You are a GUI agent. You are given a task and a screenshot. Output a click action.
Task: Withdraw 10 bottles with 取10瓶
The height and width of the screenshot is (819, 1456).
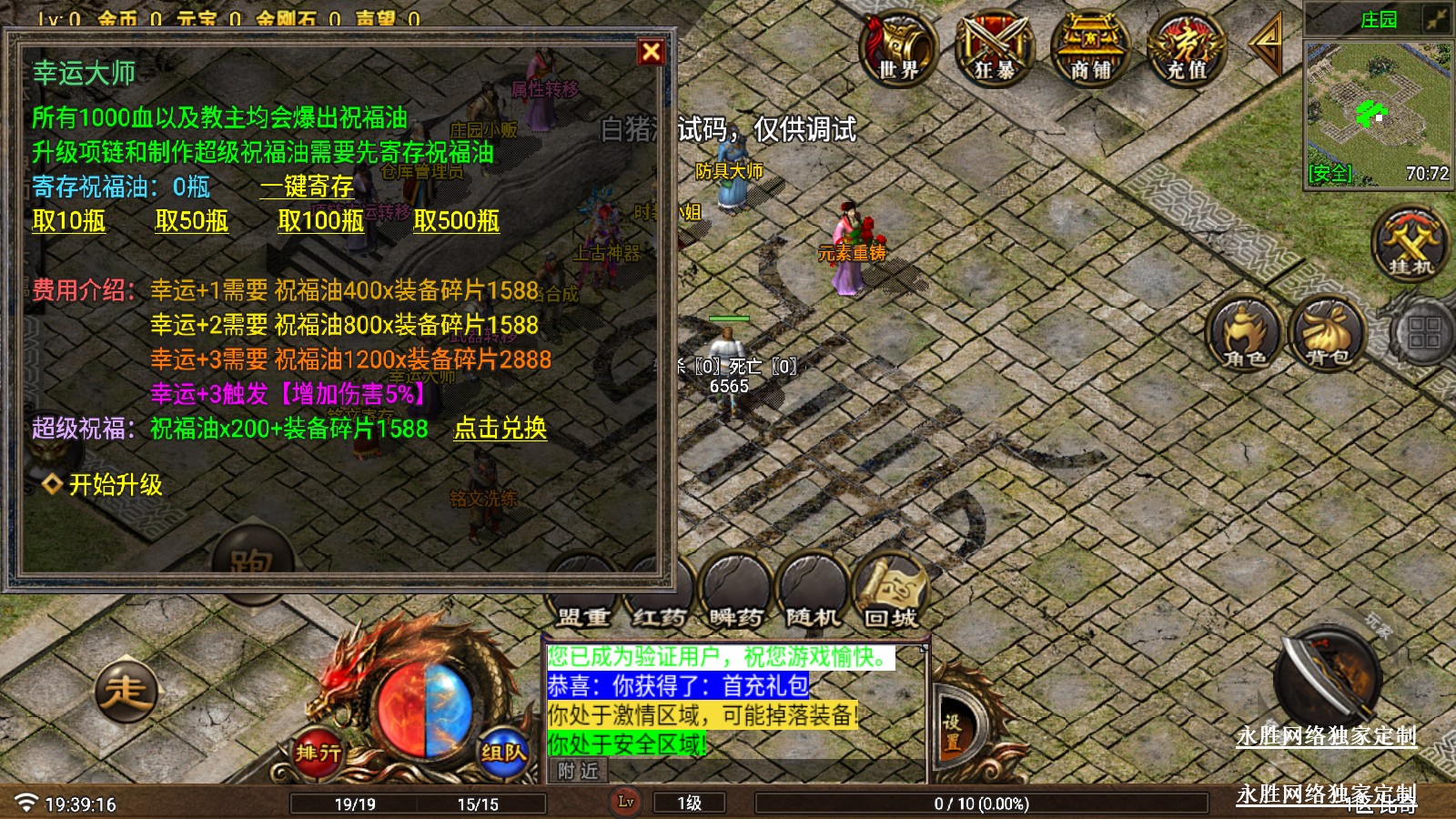coord(69,221)
